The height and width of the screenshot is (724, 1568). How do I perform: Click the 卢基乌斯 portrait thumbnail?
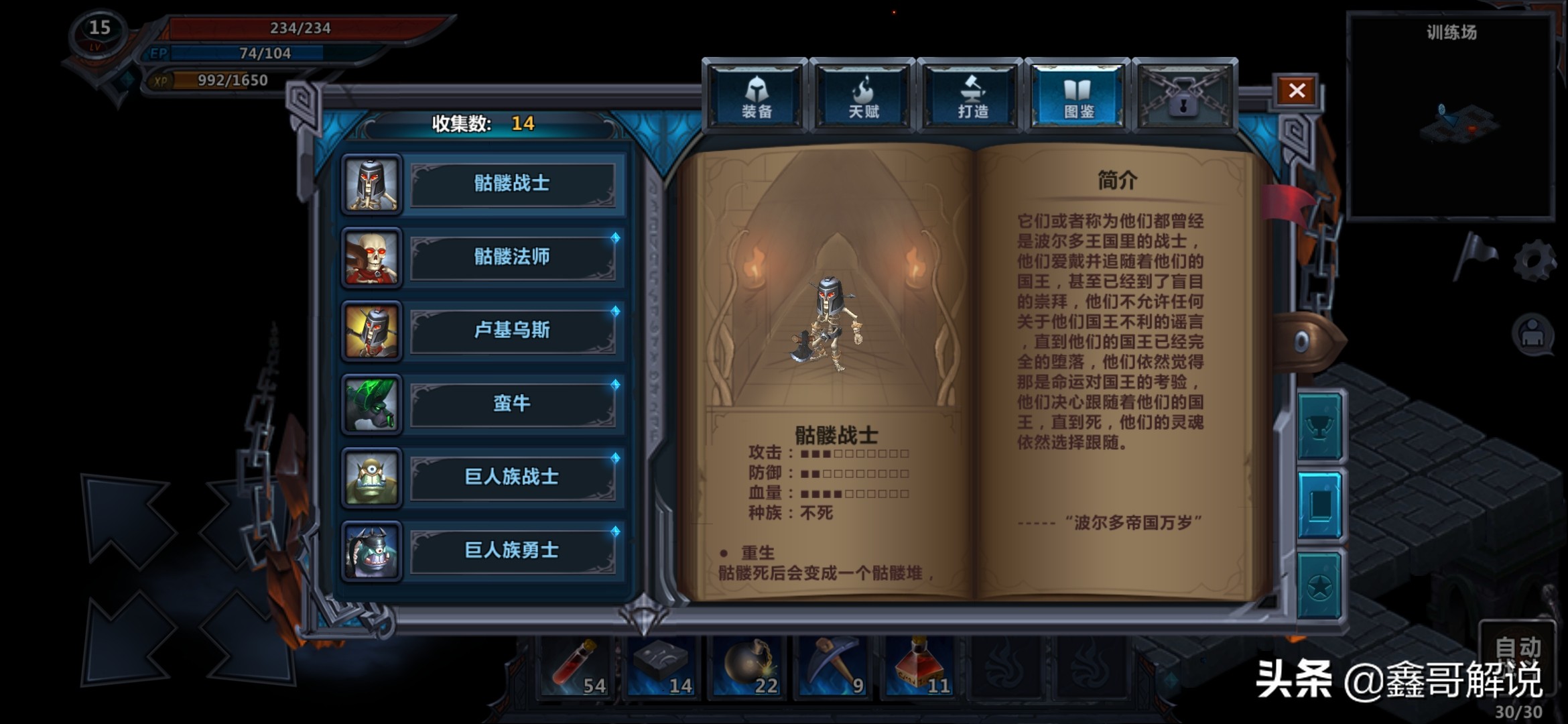(372, 331)
